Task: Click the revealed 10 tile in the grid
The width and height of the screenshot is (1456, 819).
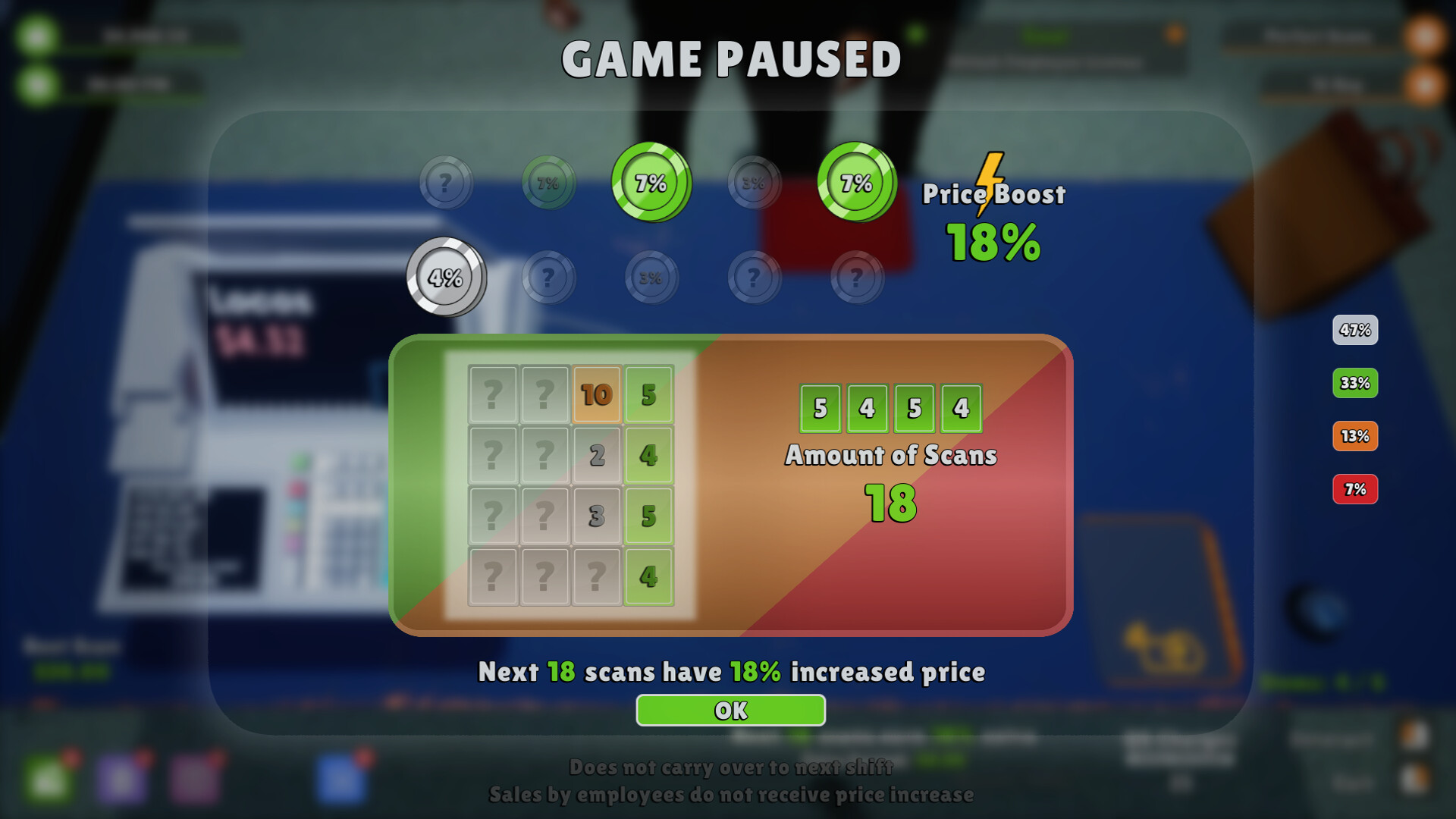Action: 595,393
